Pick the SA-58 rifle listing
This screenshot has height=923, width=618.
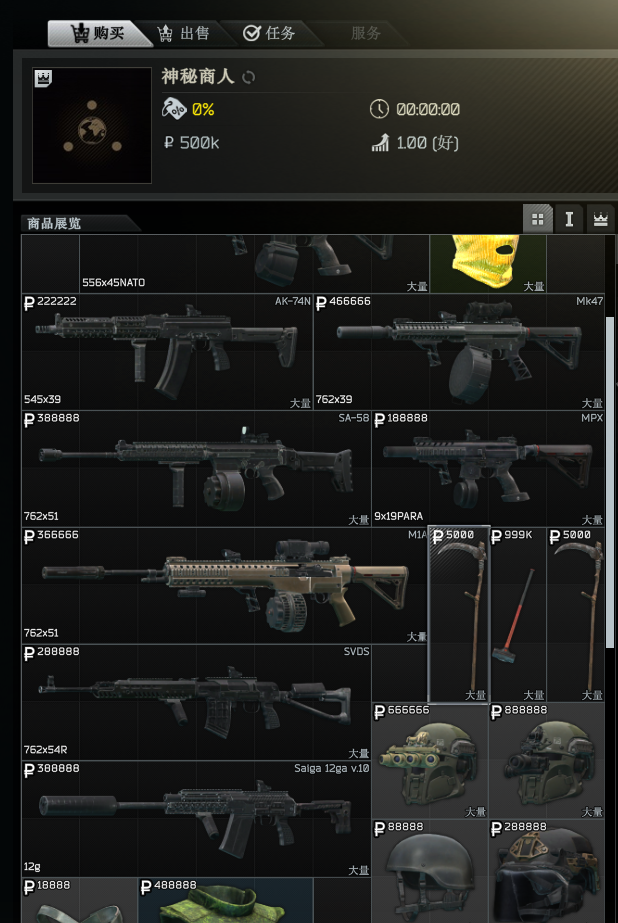coord(196,468)
